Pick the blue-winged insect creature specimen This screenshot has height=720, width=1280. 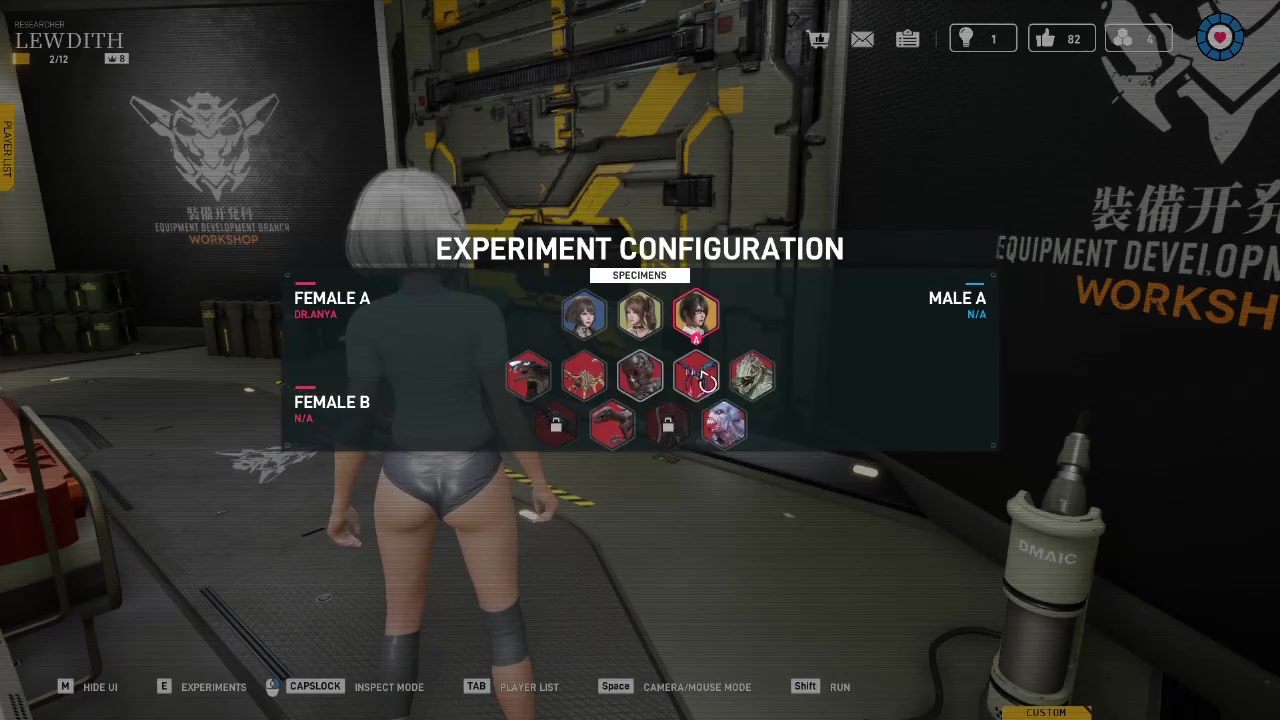696,377
